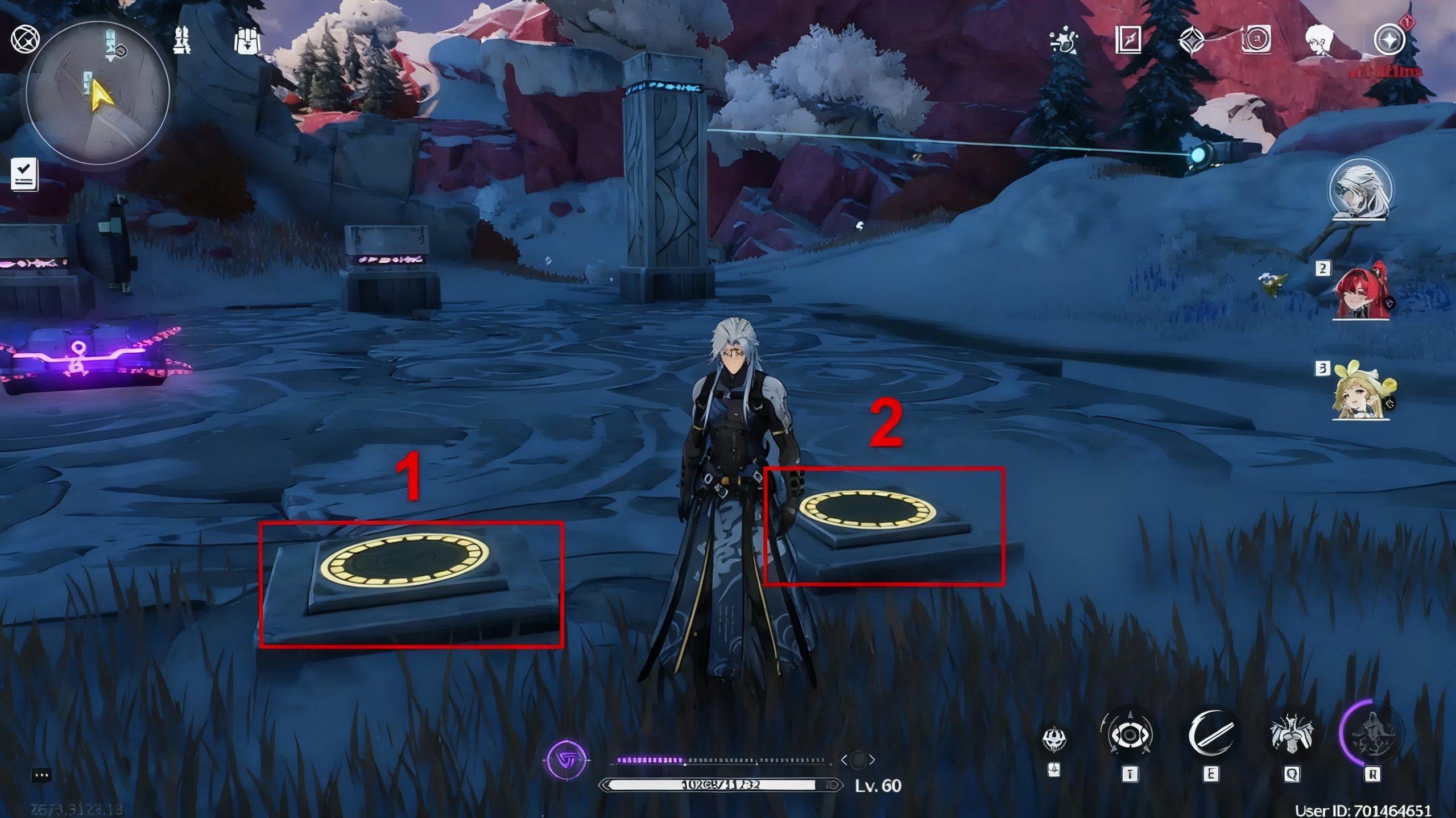Open the backpack inventory icon
The height and width of the screenshot is (818, 1456).
coord(247,40)
